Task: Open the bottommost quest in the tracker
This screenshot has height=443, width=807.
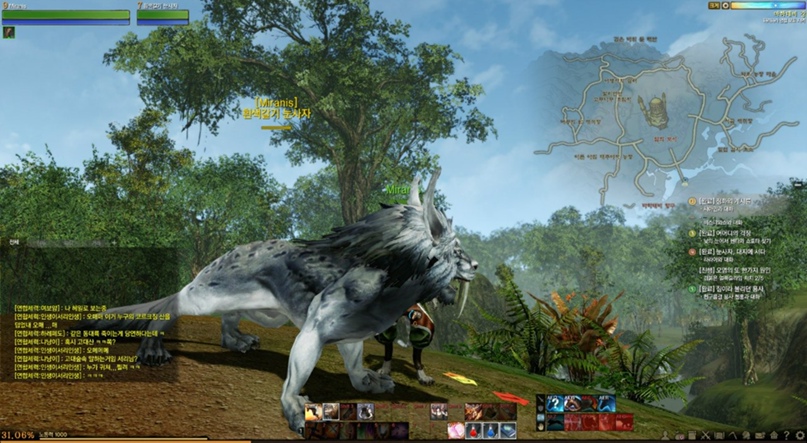Action: [x=730, y=290]
